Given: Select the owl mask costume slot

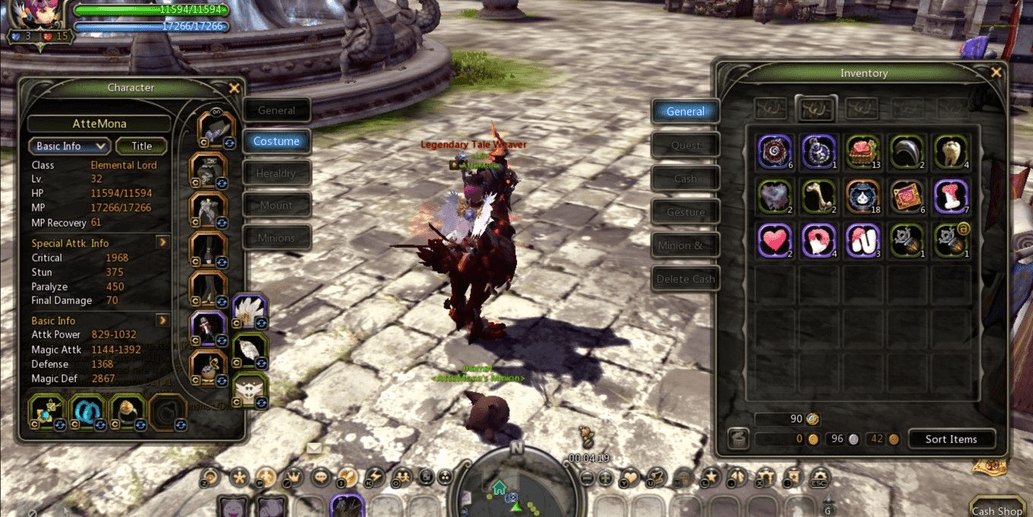Looking at the screenshot, I should click(249, 388).
